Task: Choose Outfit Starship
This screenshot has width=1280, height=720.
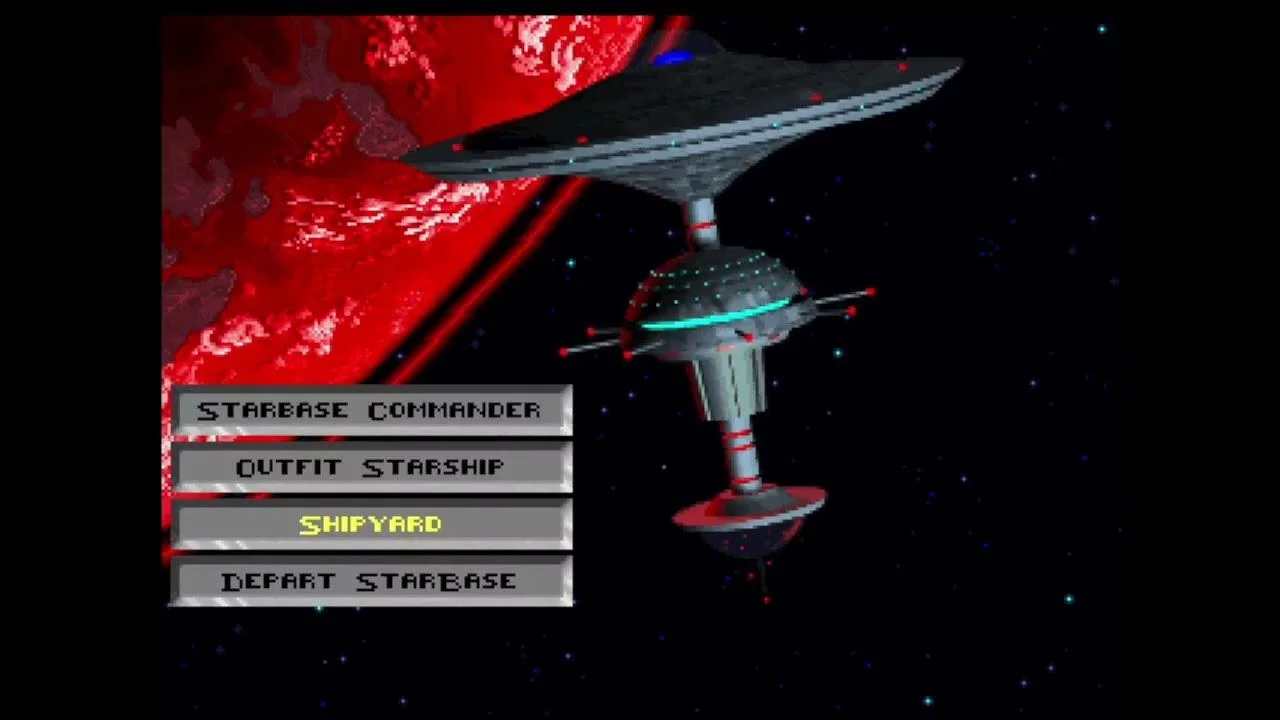Action: click(x=370, y=468)
